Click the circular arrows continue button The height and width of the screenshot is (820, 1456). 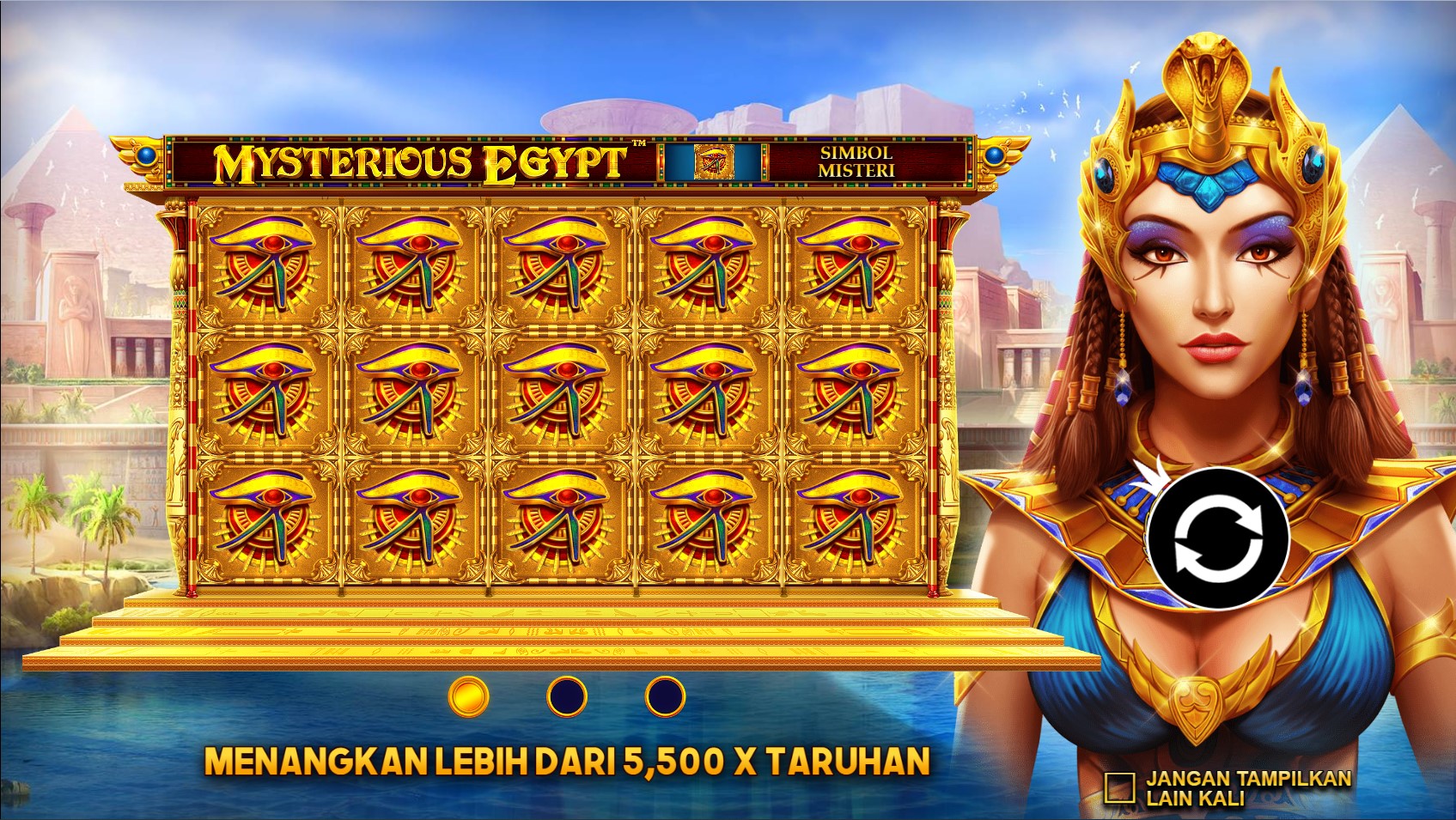(x=1218, y=539)
